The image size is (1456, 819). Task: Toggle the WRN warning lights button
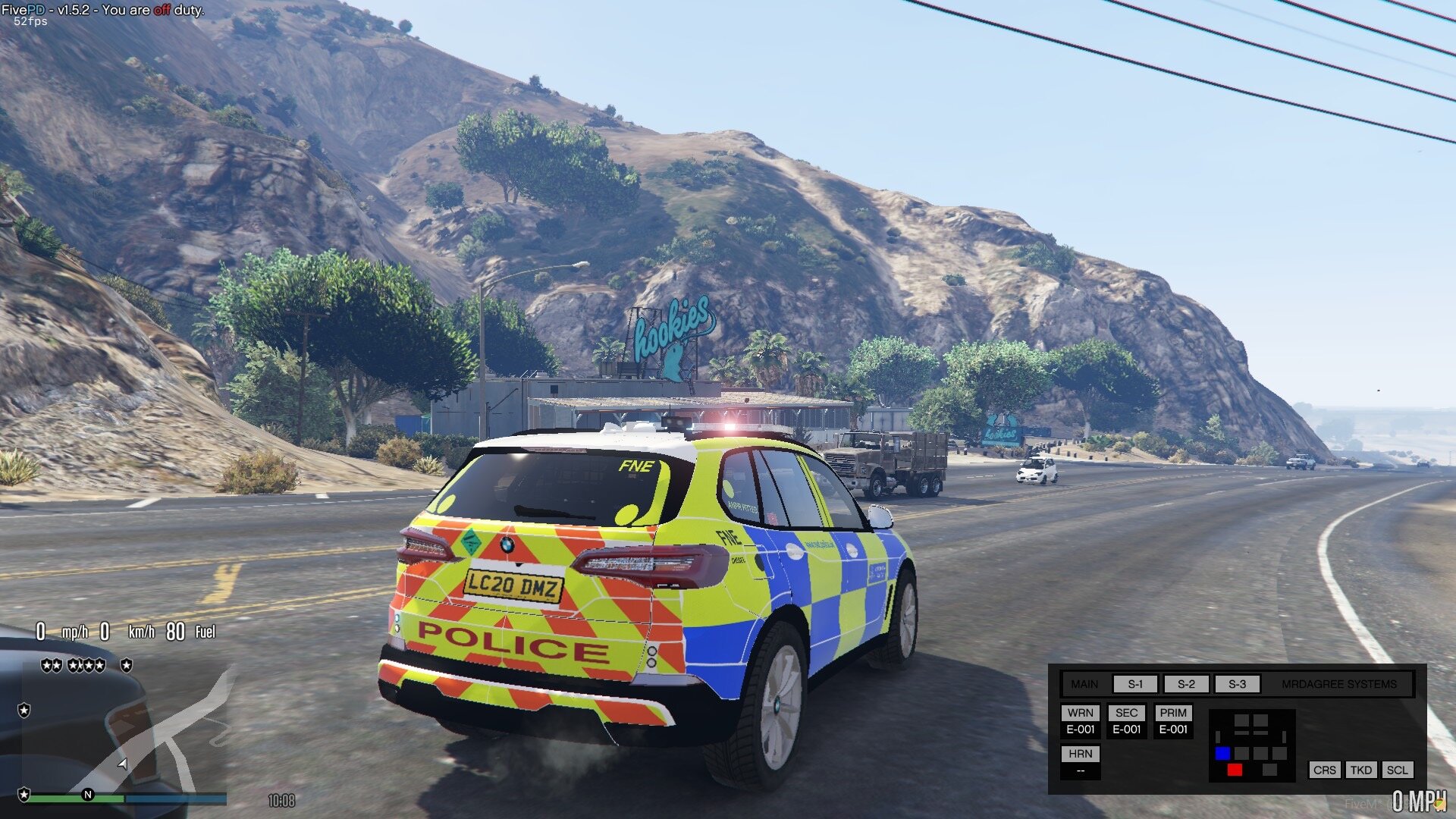(x=1081, y=713)
